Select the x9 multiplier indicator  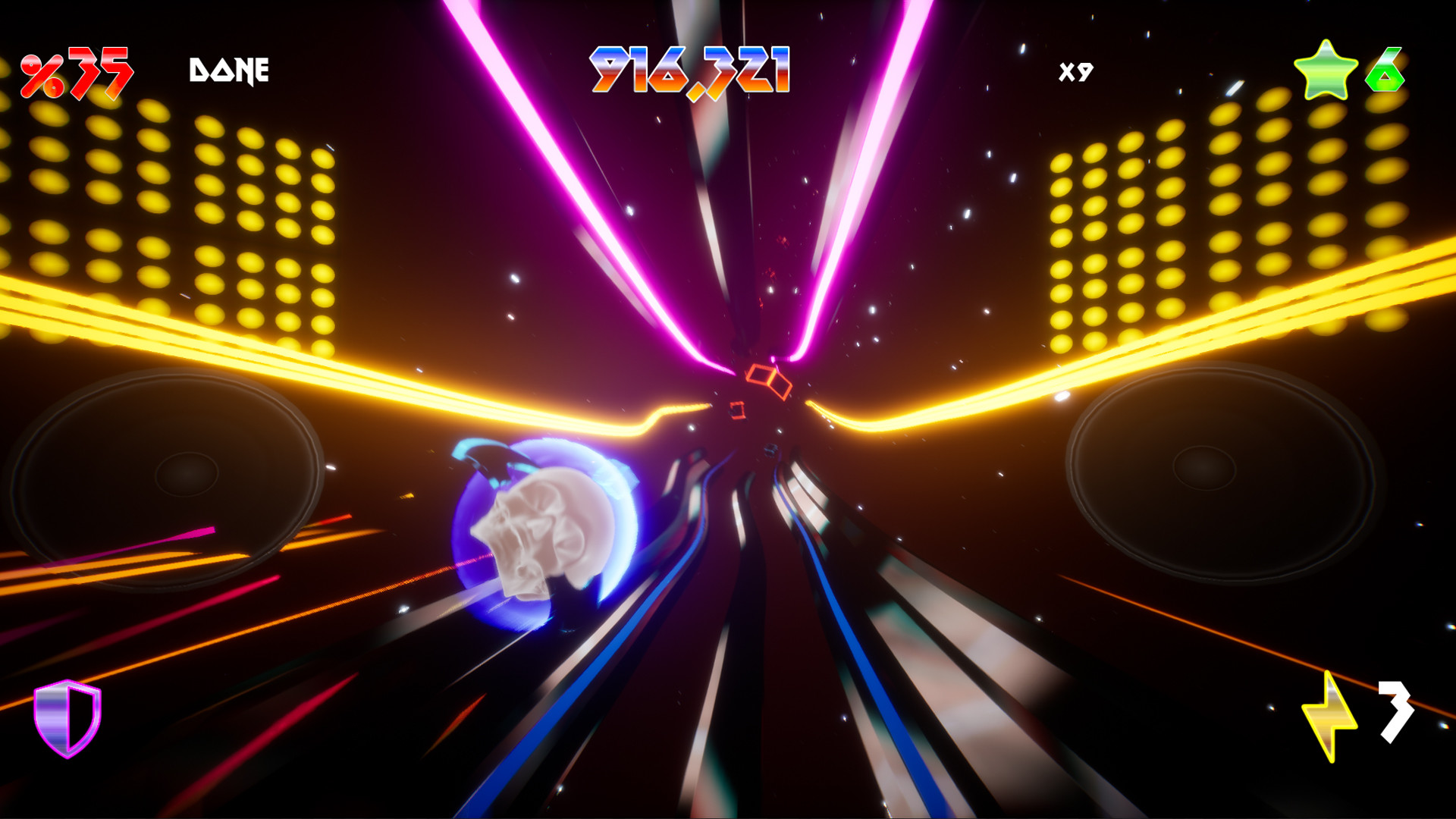point(1077,71)
